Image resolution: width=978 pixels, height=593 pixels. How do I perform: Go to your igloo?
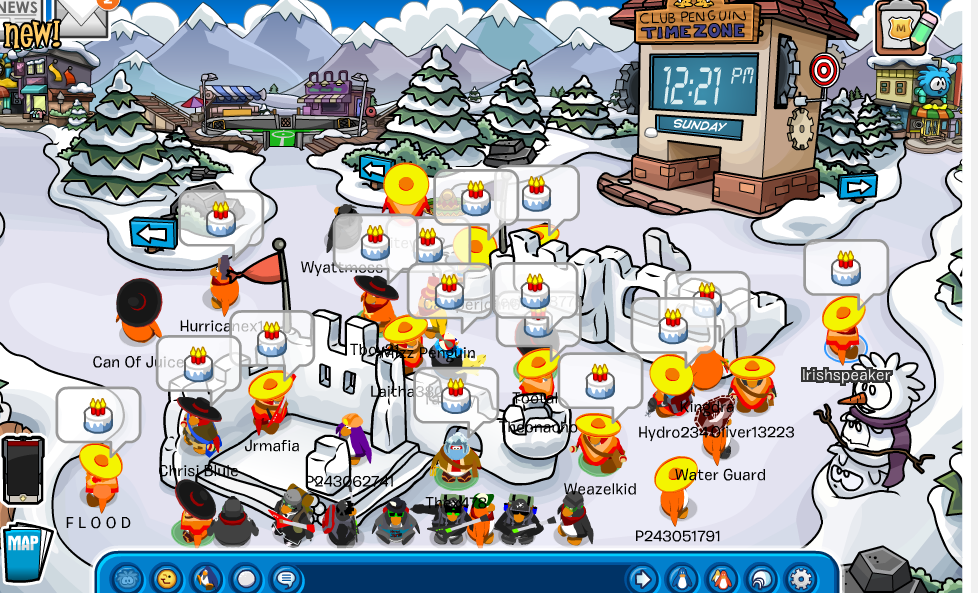[x=761, y=578]
